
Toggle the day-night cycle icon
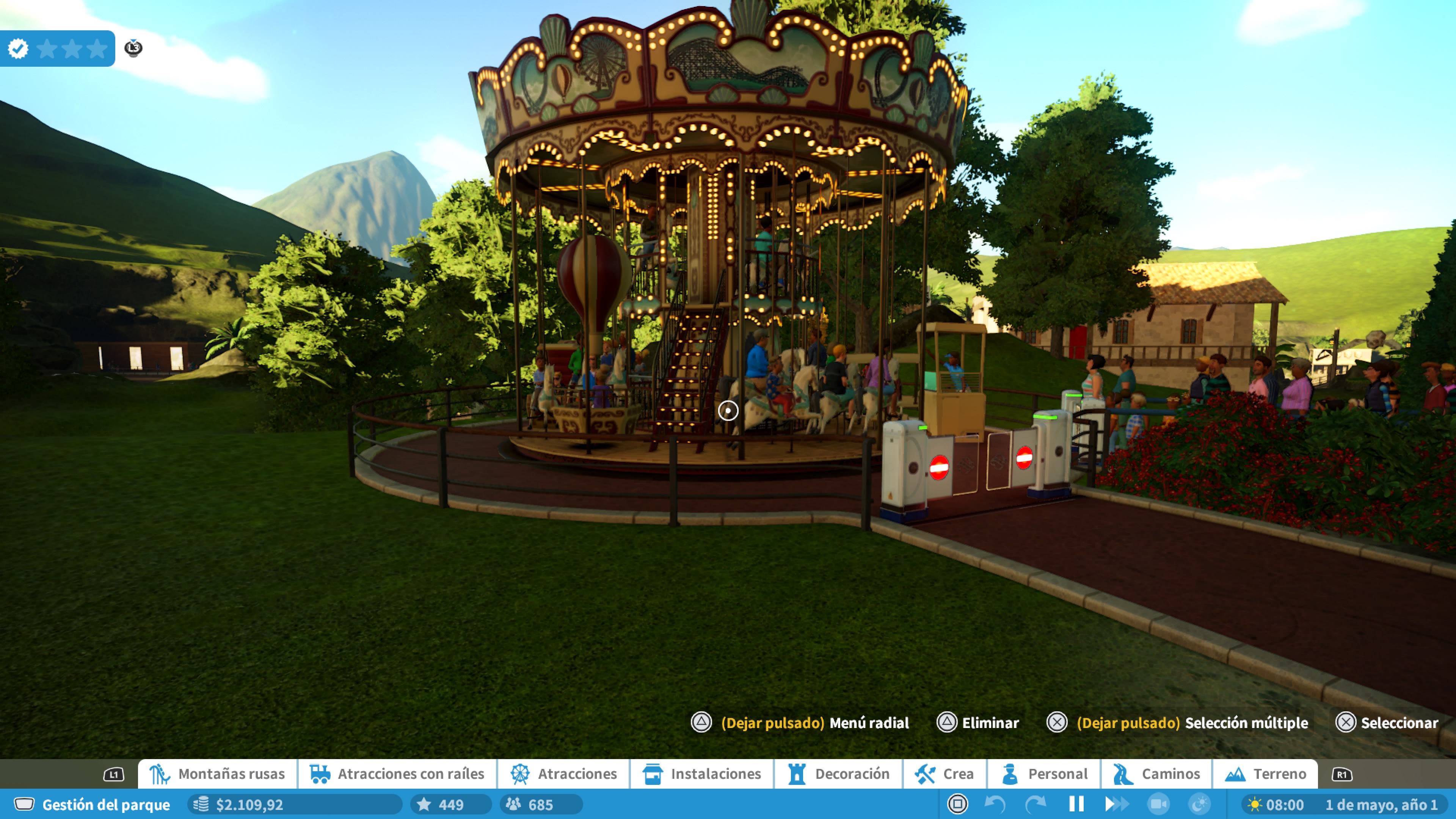coord(1199,804)
